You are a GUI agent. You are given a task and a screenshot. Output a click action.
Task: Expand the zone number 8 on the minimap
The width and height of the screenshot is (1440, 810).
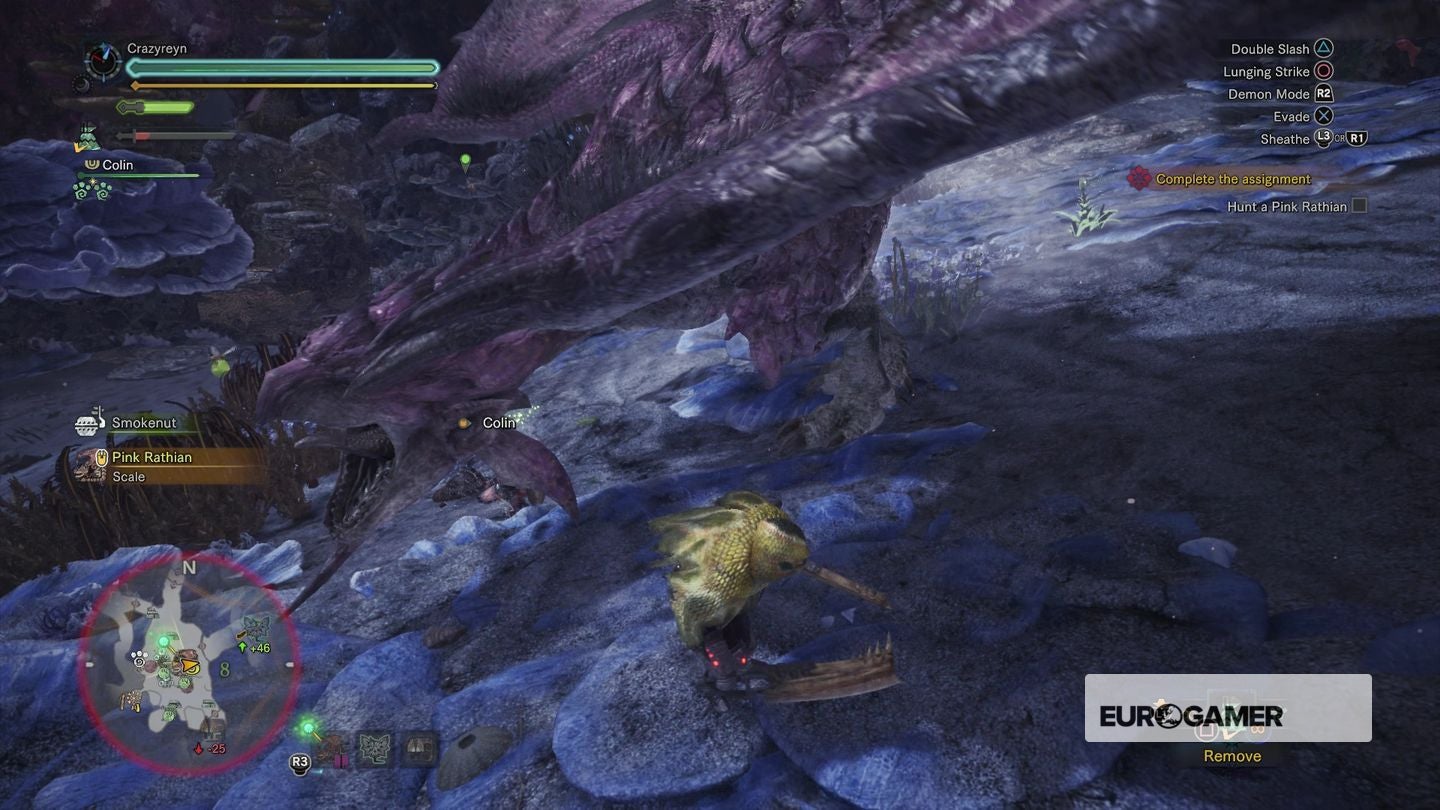point(224,668)
